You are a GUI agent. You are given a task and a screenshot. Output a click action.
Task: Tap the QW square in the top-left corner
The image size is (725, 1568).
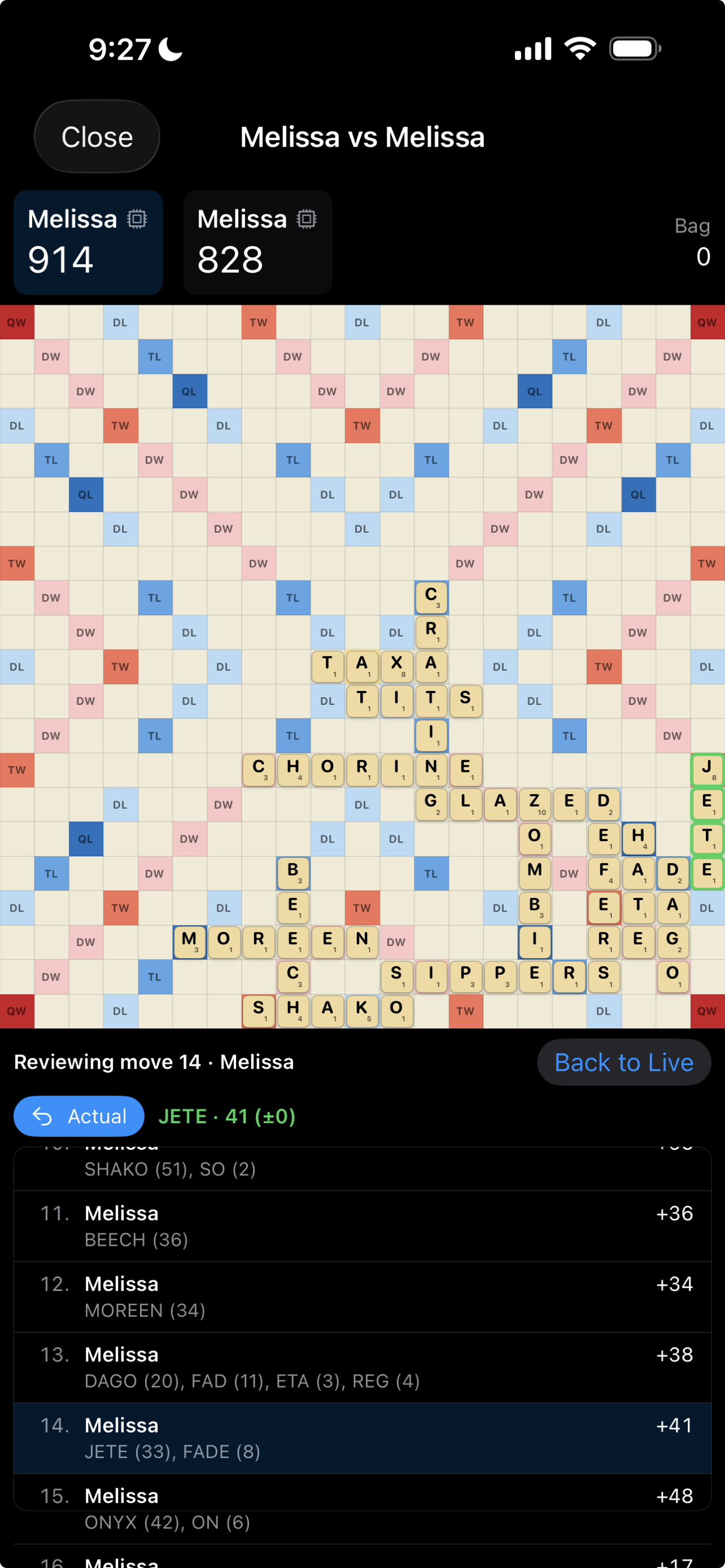[17, 322]
